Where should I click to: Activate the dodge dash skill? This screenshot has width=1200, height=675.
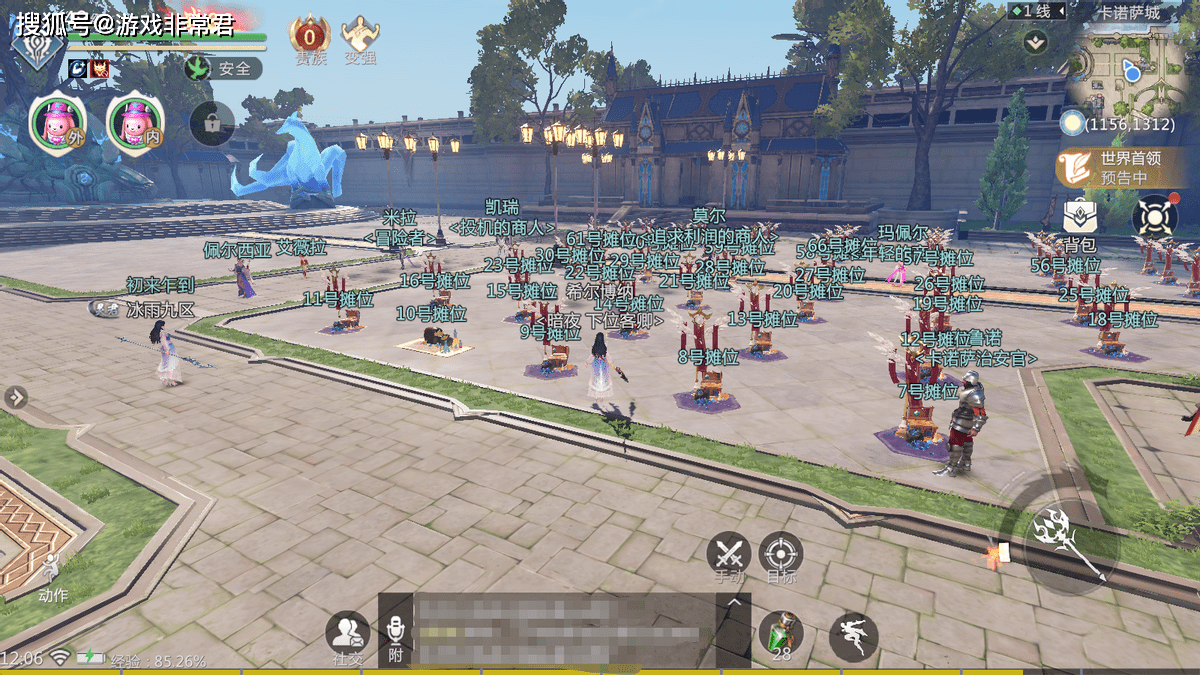(x=854, y=637)
